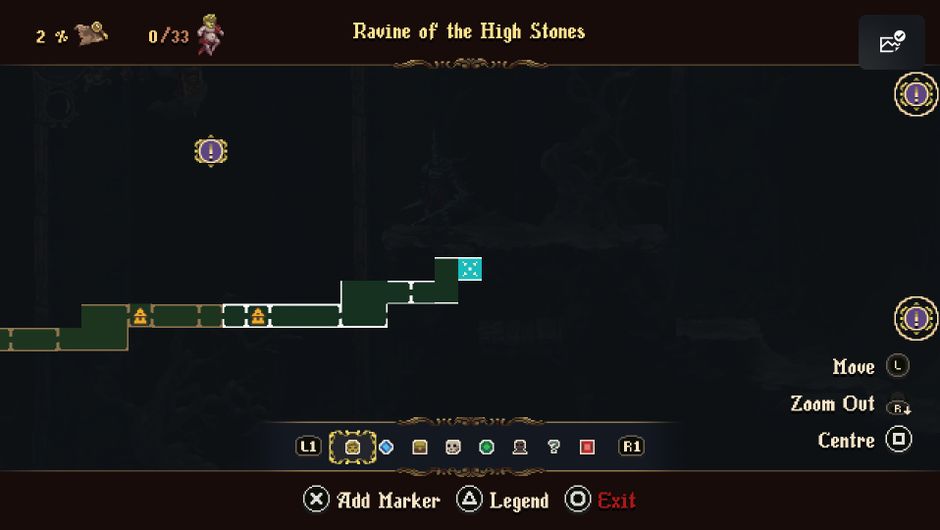Select the question mark marker
Screen dimensions: 940x530
(553, 447)
